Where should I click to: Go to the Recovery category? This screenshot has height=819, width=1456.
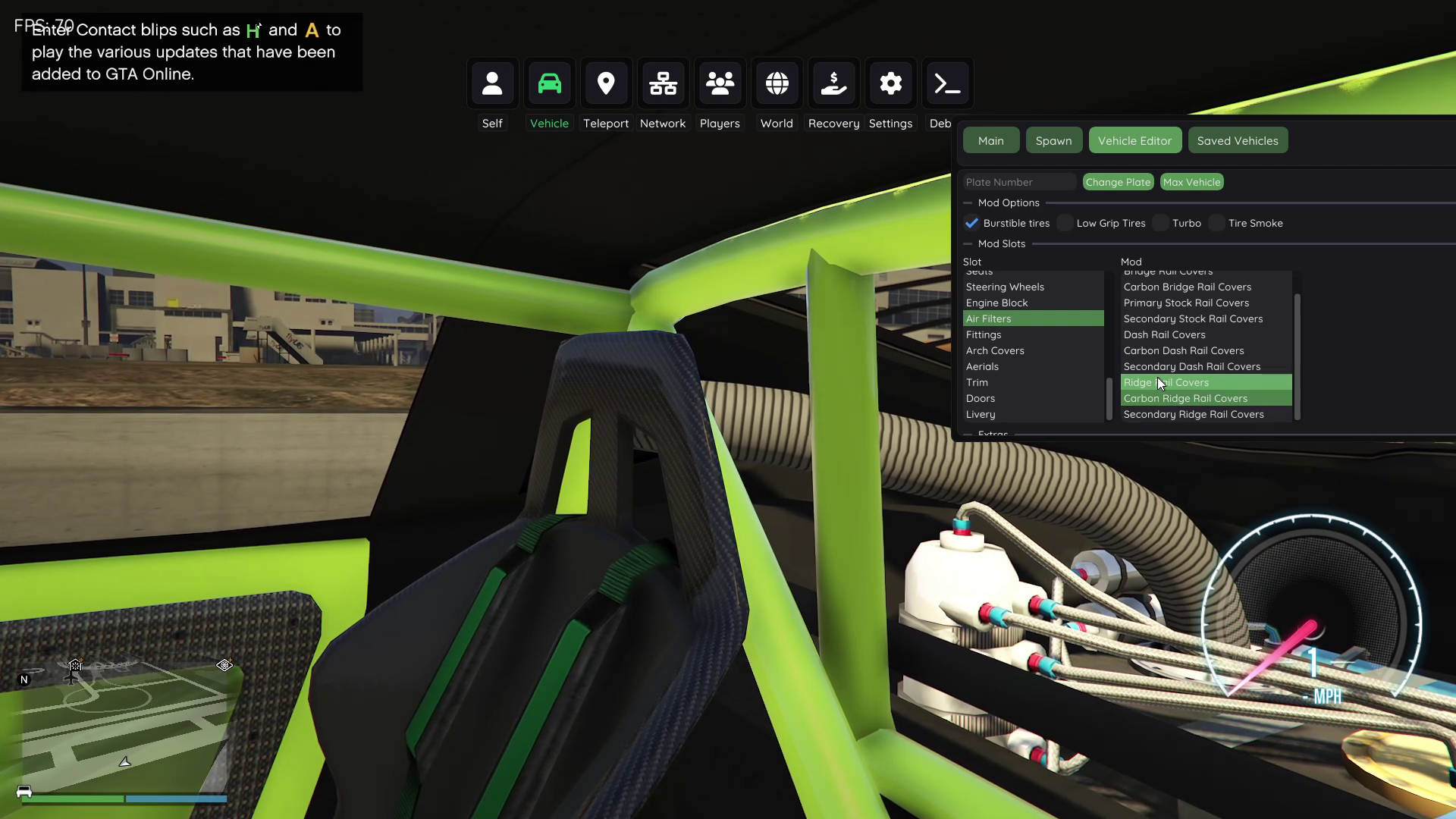tap(833, 83)
